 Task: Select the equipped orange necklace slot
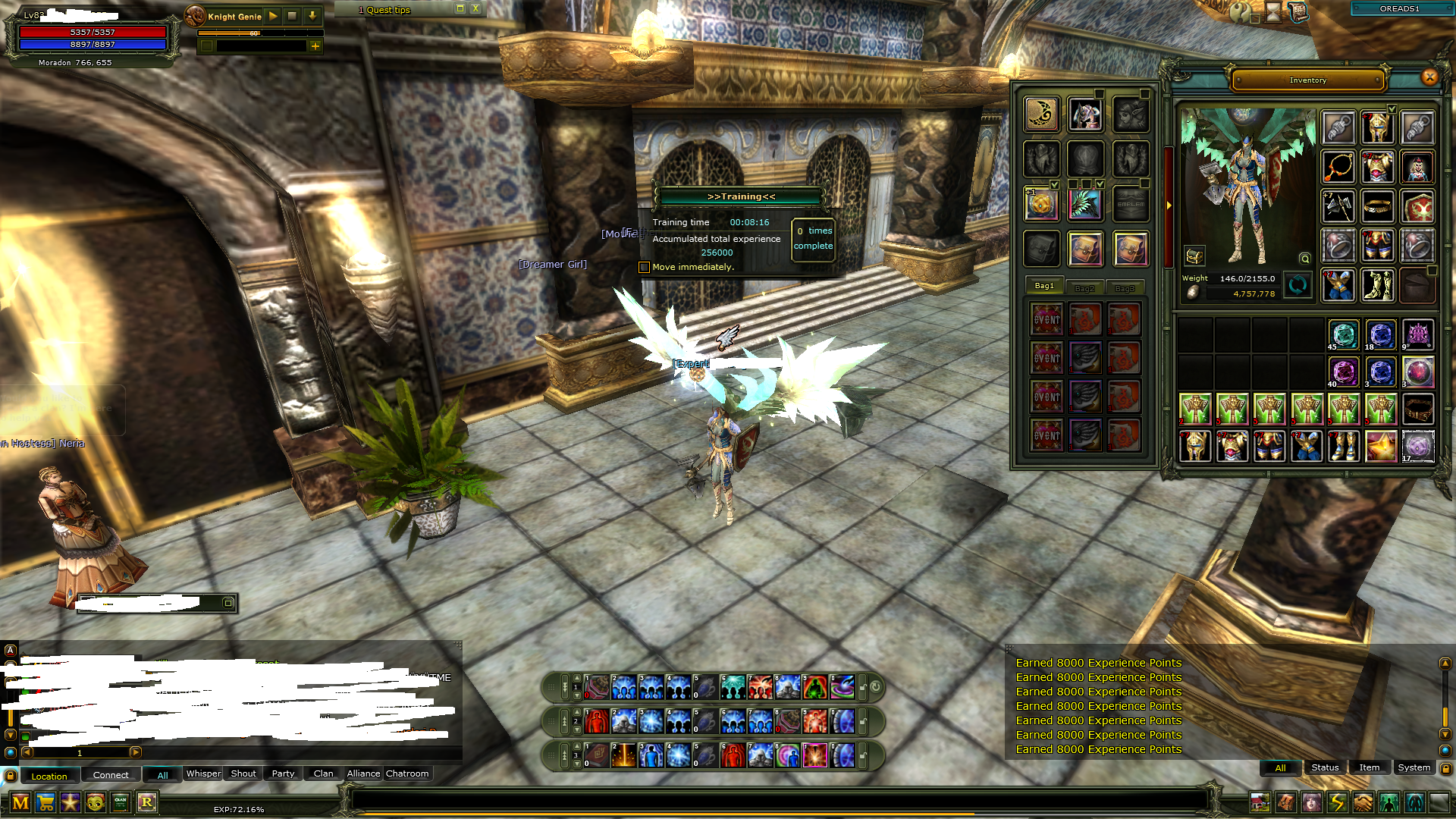tap(1338, 167)
